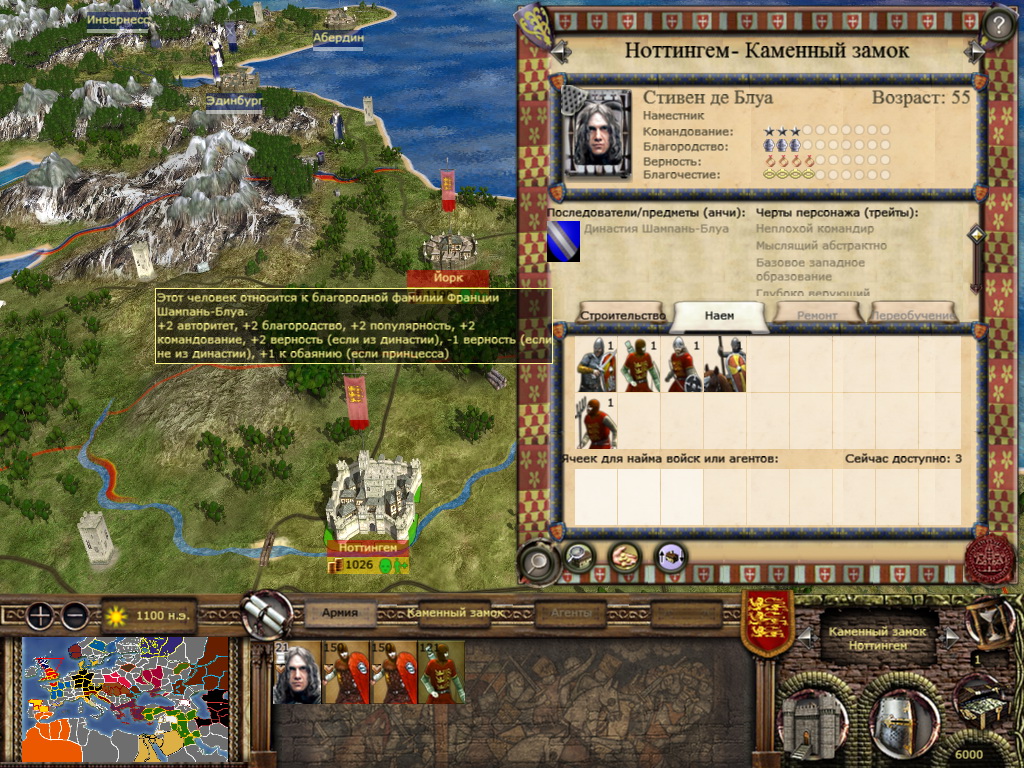The image size is (1024, 768).
Task: Open the Строительство (construction) tab
Action: tap(621, 315)
